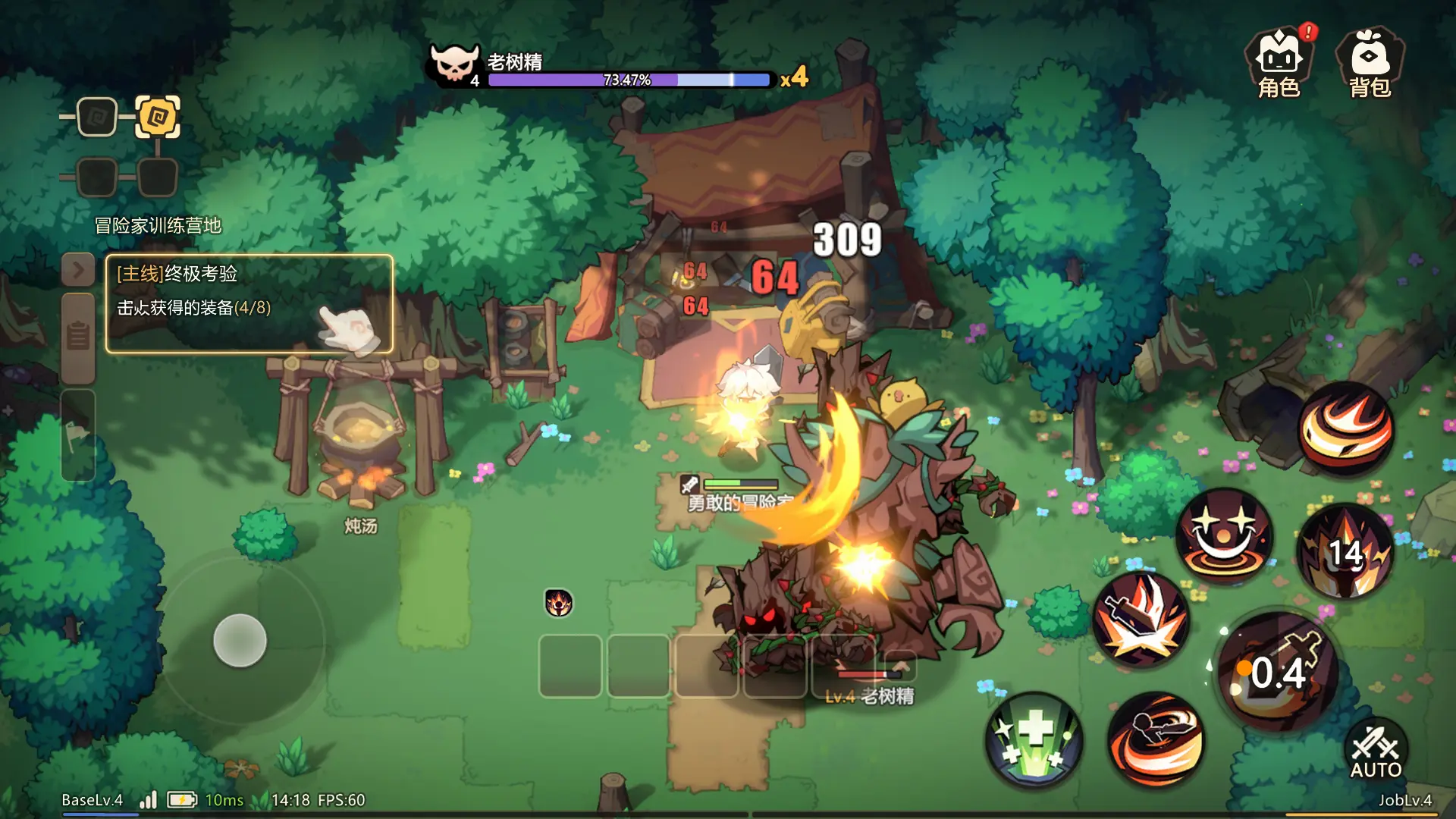This screenshot has width=1456, height=819.
Task: Open the 角色 character menu
Action: 1279,64
